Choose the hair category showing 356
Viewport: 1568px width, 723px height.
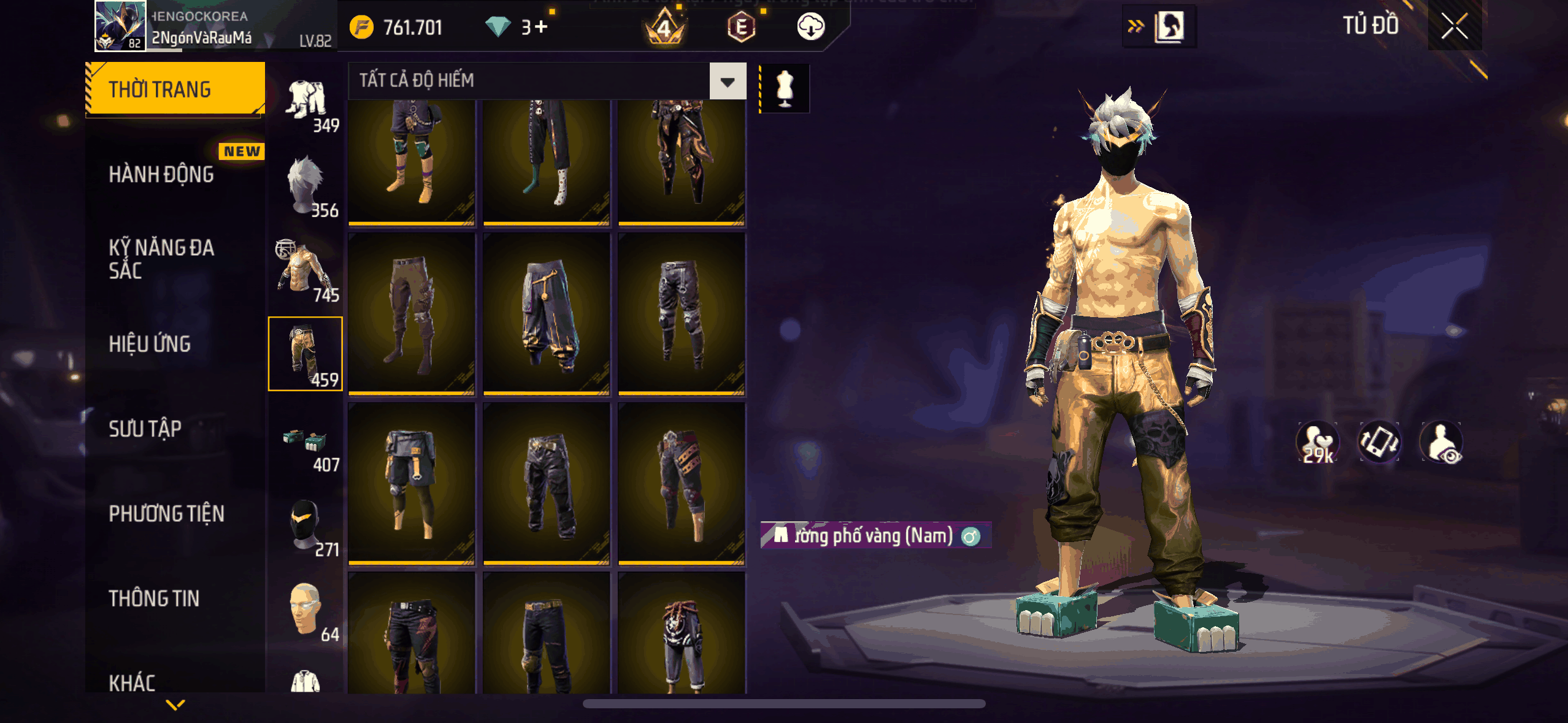306,185
